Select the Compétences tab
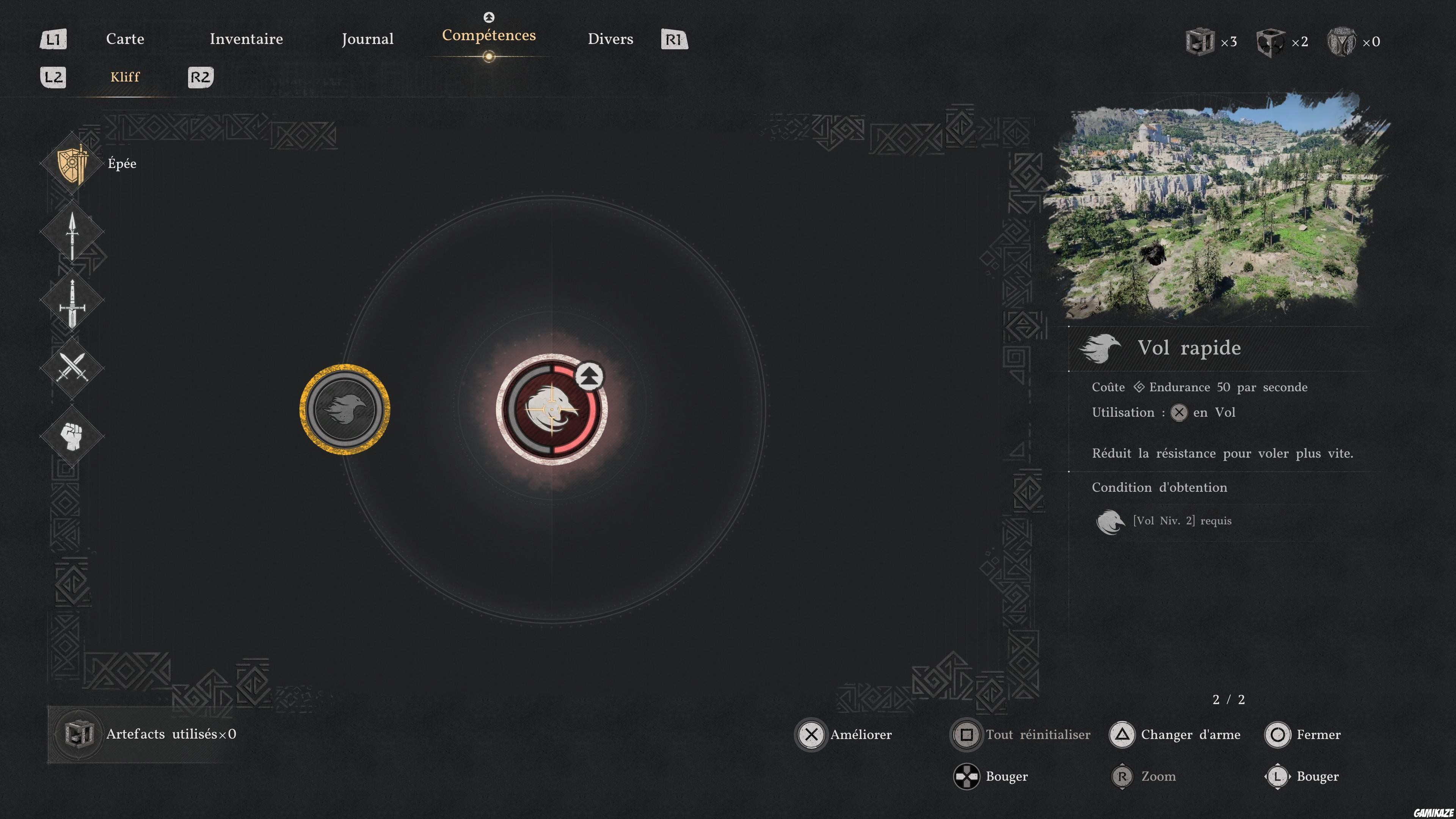This screenshot has height=819, width=1456. point(488,36)
